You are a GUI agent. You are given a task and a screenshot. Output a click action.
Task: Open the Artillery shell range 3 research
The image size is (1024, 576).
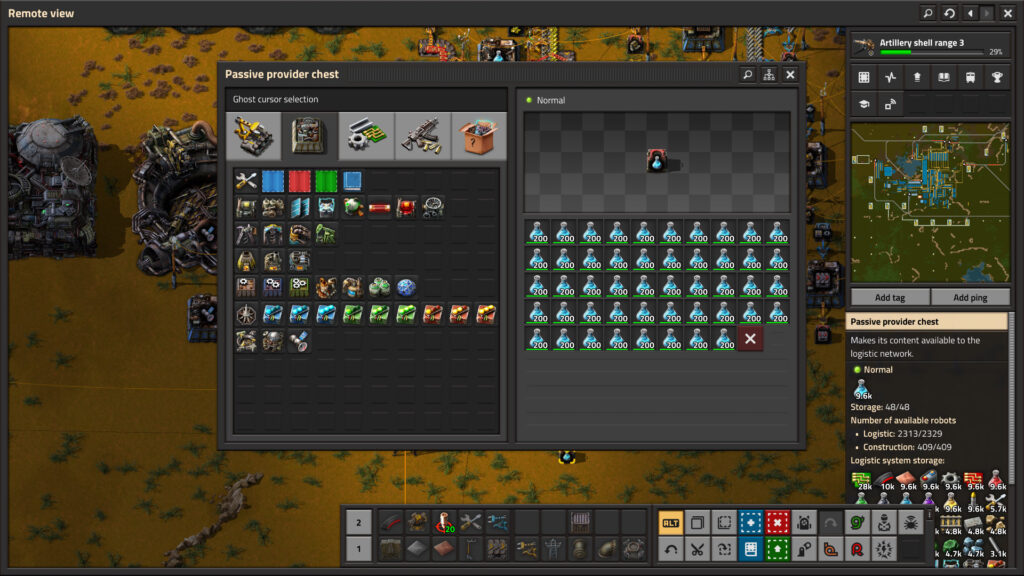[x=929, y=46]
